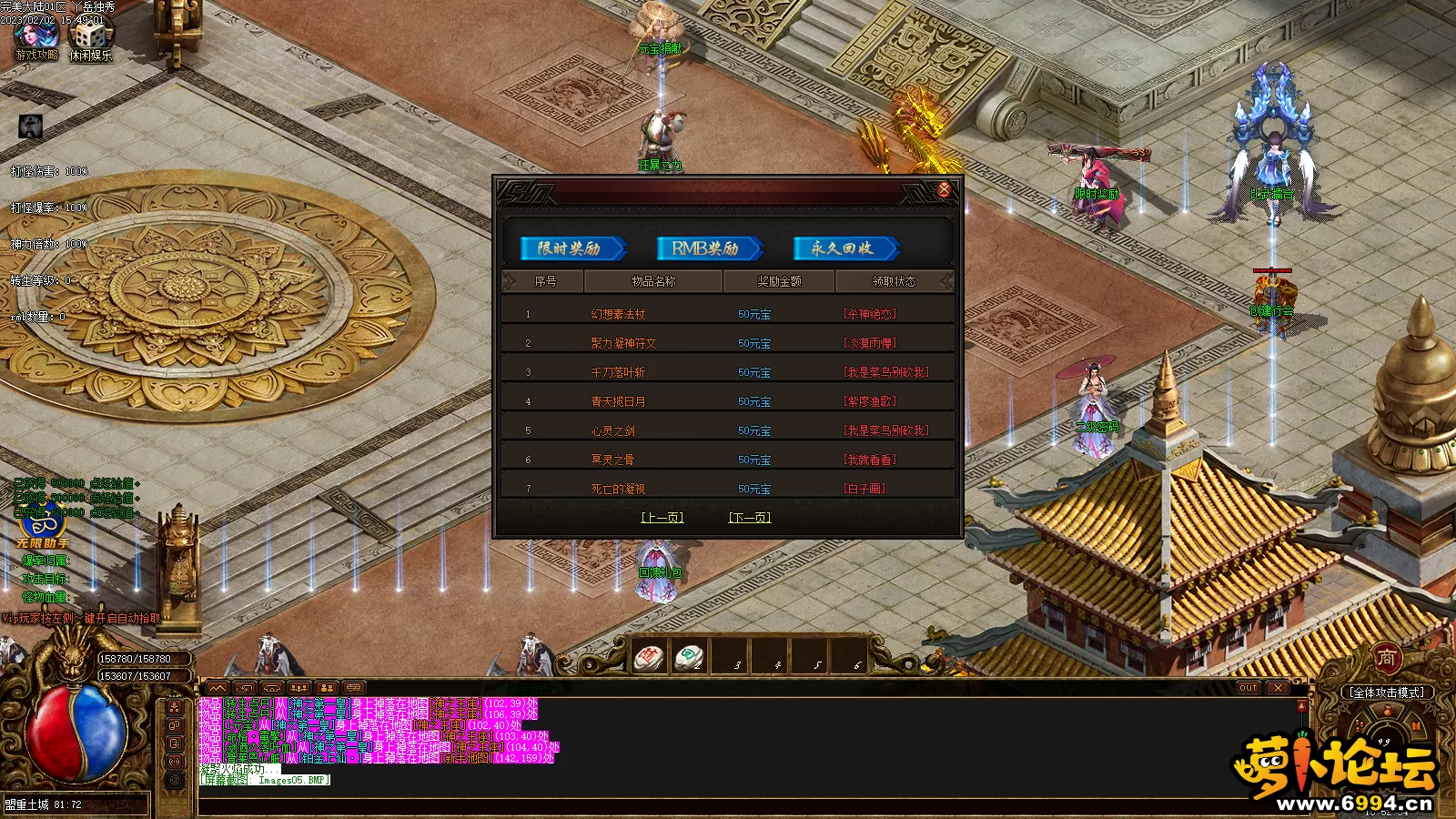Screen dimensions: 1456x819
Task: Toggle the 全体攻击模式 attack mode label
Action: tap(1387, 693)
